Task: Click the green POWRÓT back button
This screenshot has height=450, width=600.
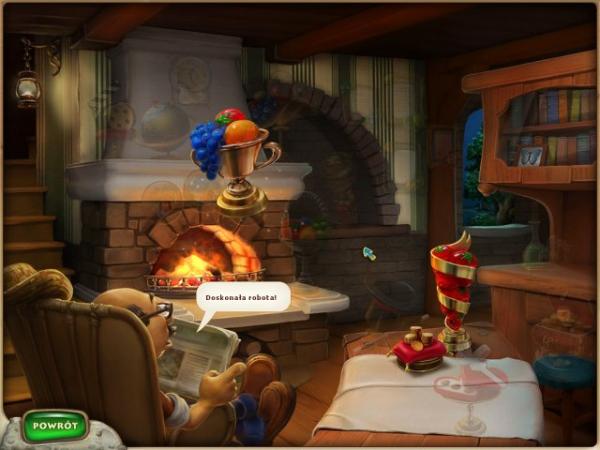Action: (x=54, y=425)
